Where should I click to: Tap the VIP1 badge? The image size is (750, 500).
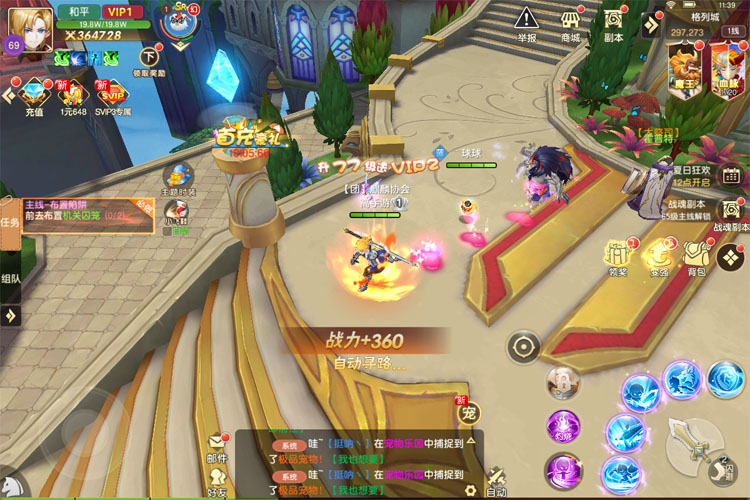click(x=122, y=12)
